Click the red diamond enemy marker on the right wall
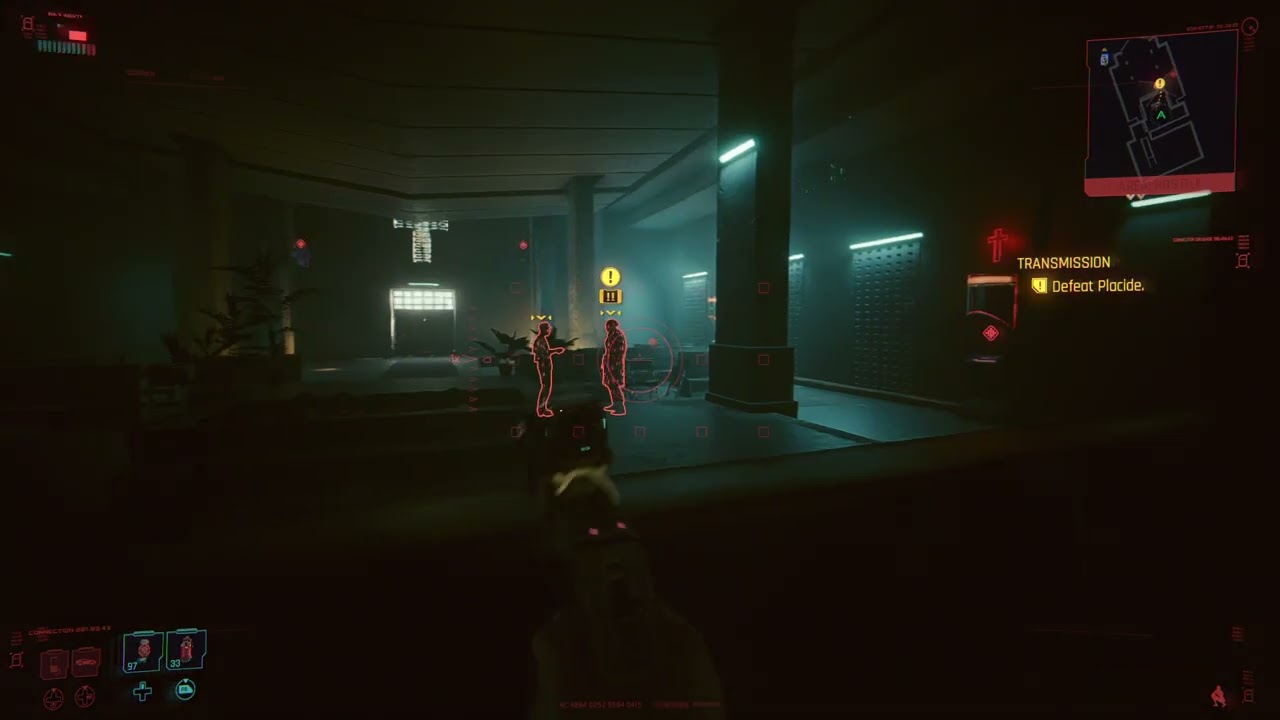 pos(990,333)
